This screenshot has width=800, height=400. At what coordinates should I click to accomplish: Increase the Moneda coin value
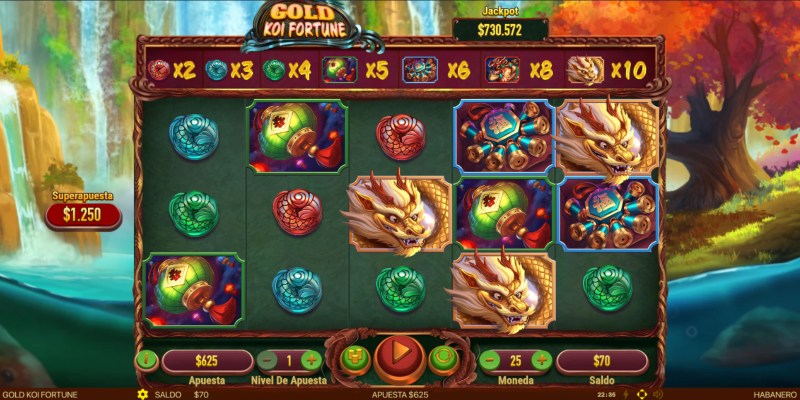tap(541, 360)
